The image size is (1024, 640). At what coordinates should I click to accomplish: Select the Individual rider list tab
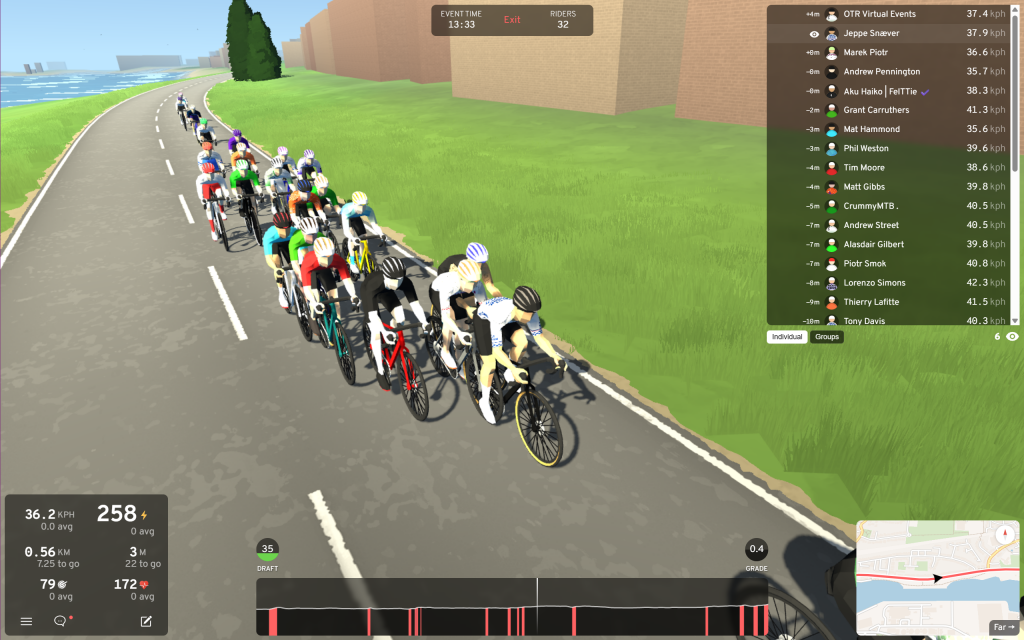(787, 337)
